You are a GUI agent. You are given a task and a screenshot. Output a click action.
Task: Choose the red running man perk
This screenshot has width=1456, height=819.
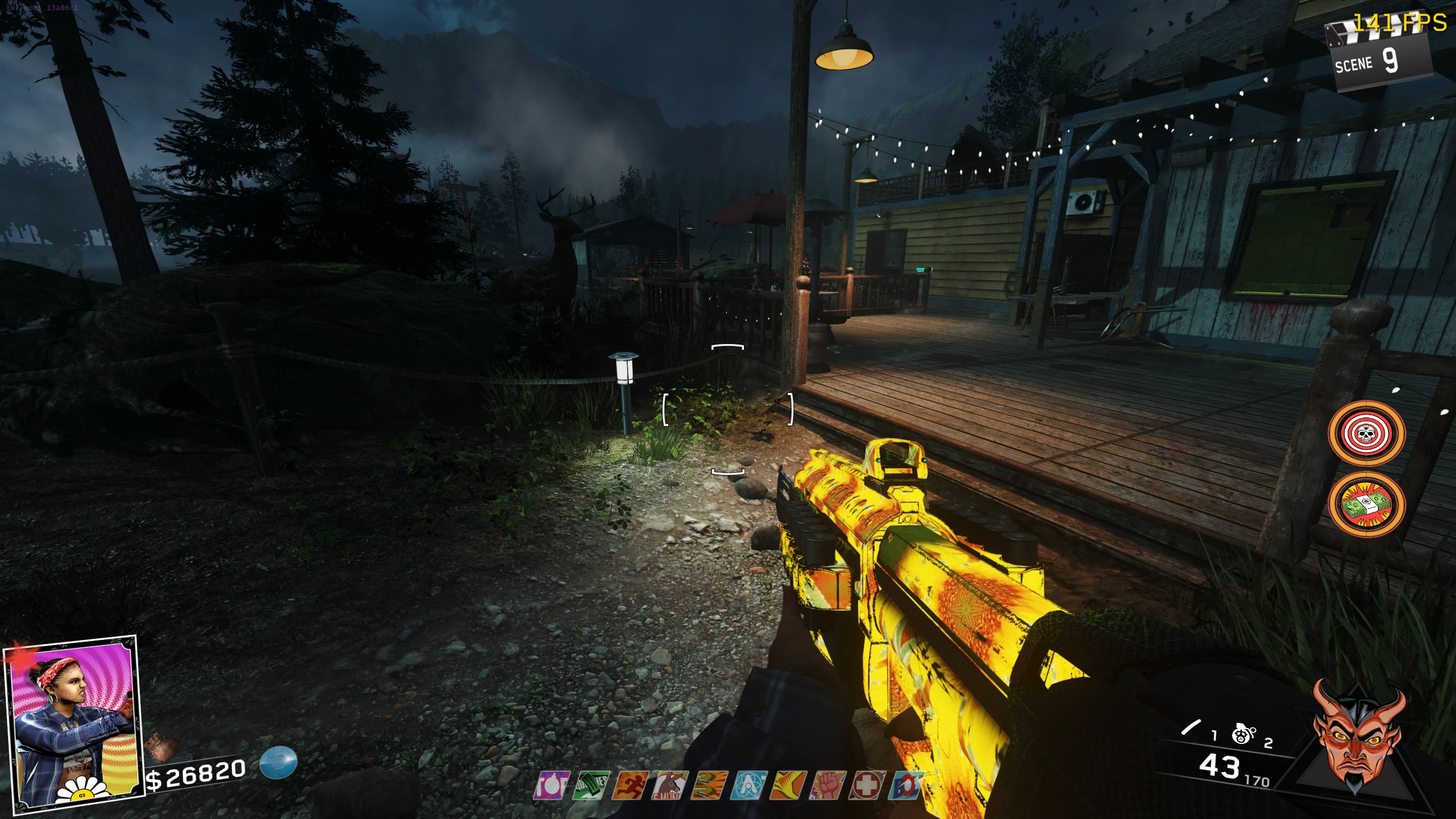[x=631, y=786]
